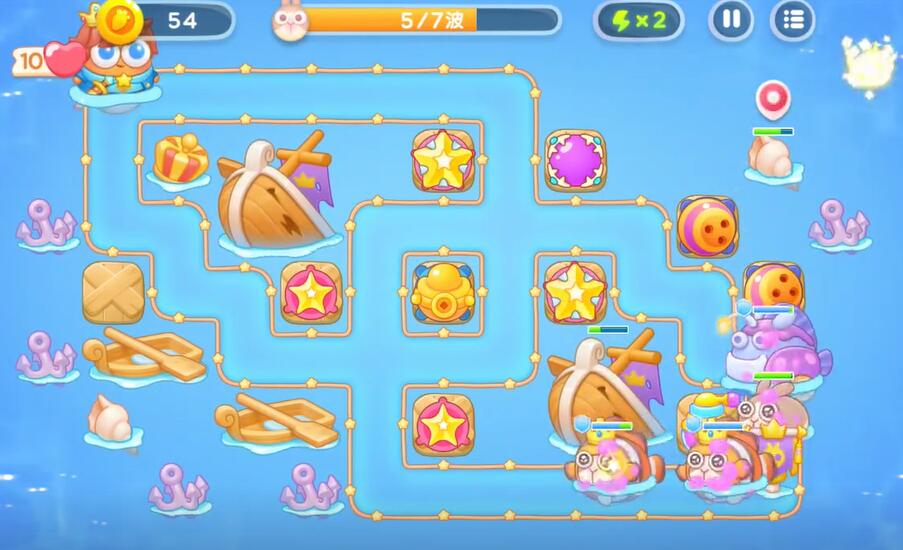
Task: Choose the wooden crate build tile
Action: pos(113,292)
